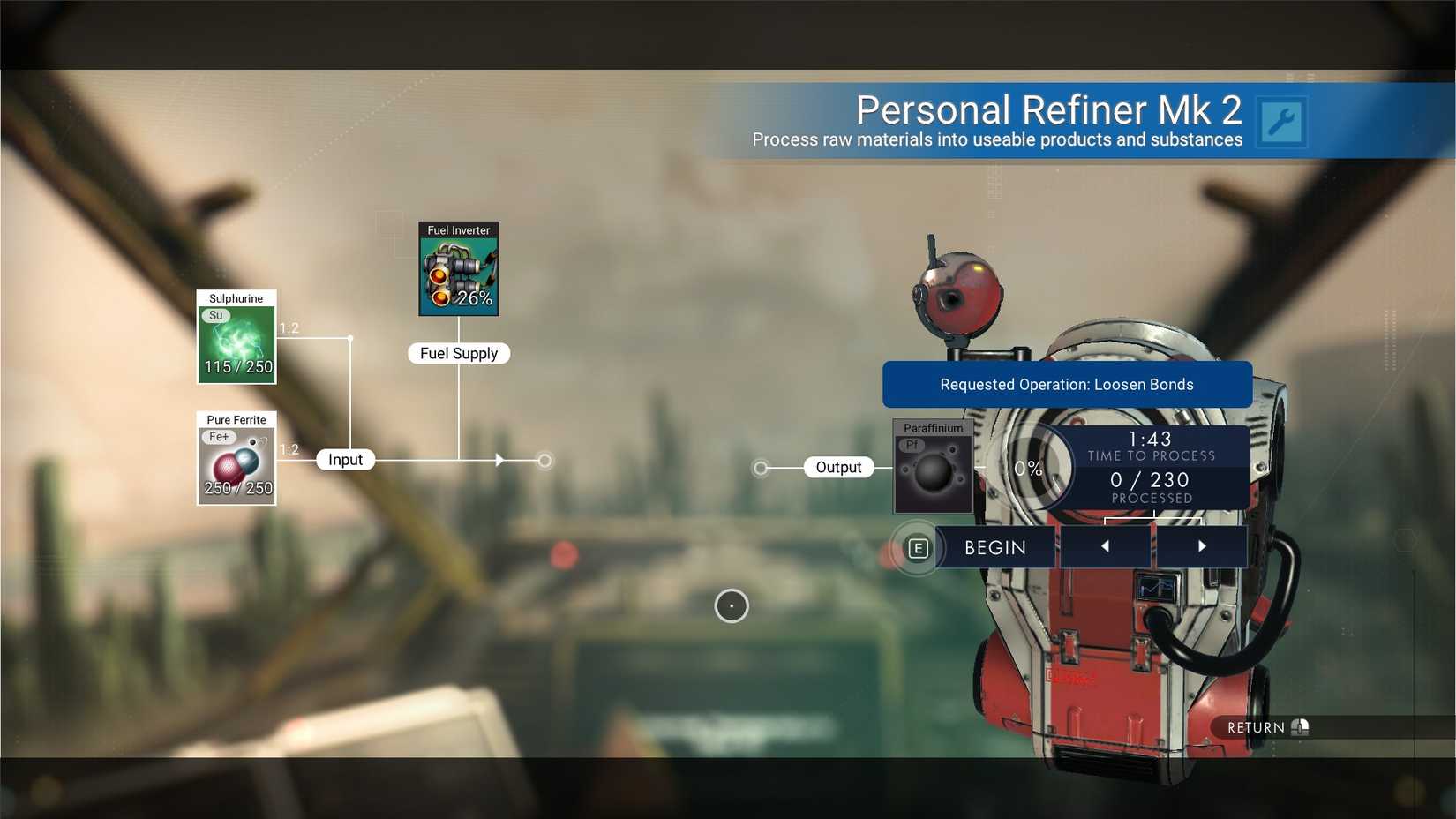Select the Sulphurine input slot
The width and height of the screenshot is (1456, 819).
[236, 342]
